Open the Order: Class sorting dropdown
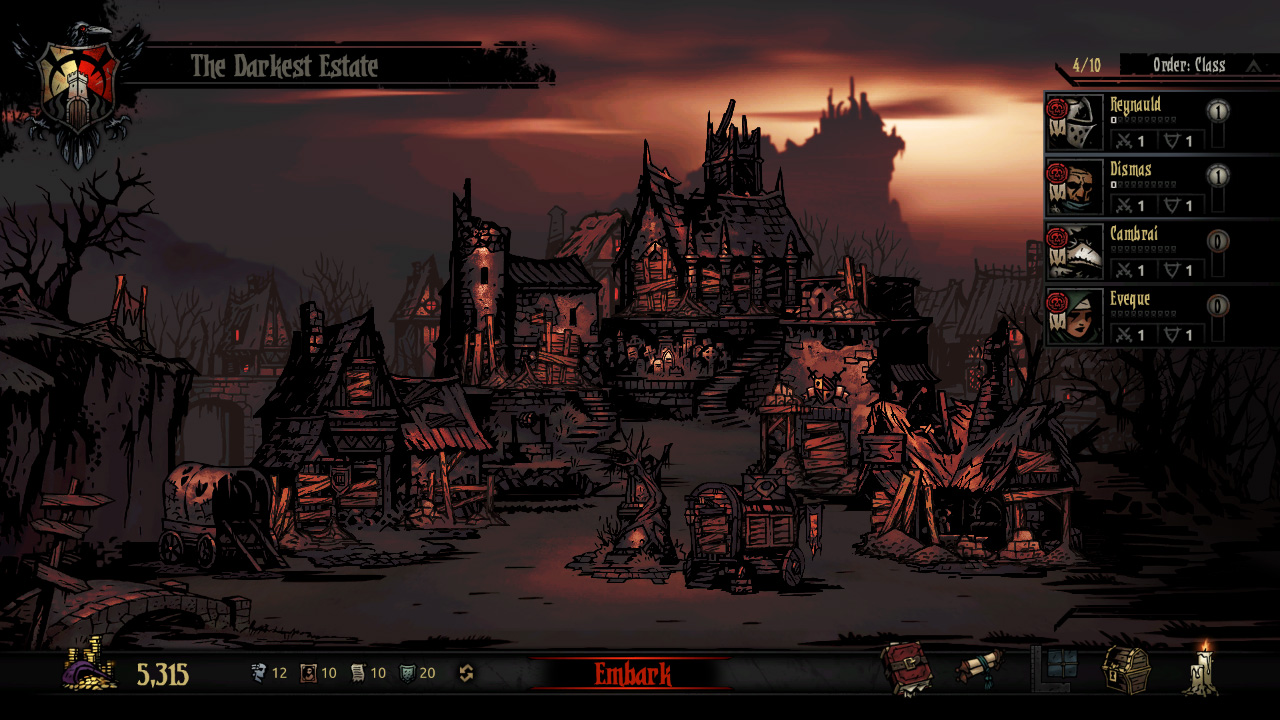The width and height of the screenshot is (1280, 720). (x=1188, y=62)
